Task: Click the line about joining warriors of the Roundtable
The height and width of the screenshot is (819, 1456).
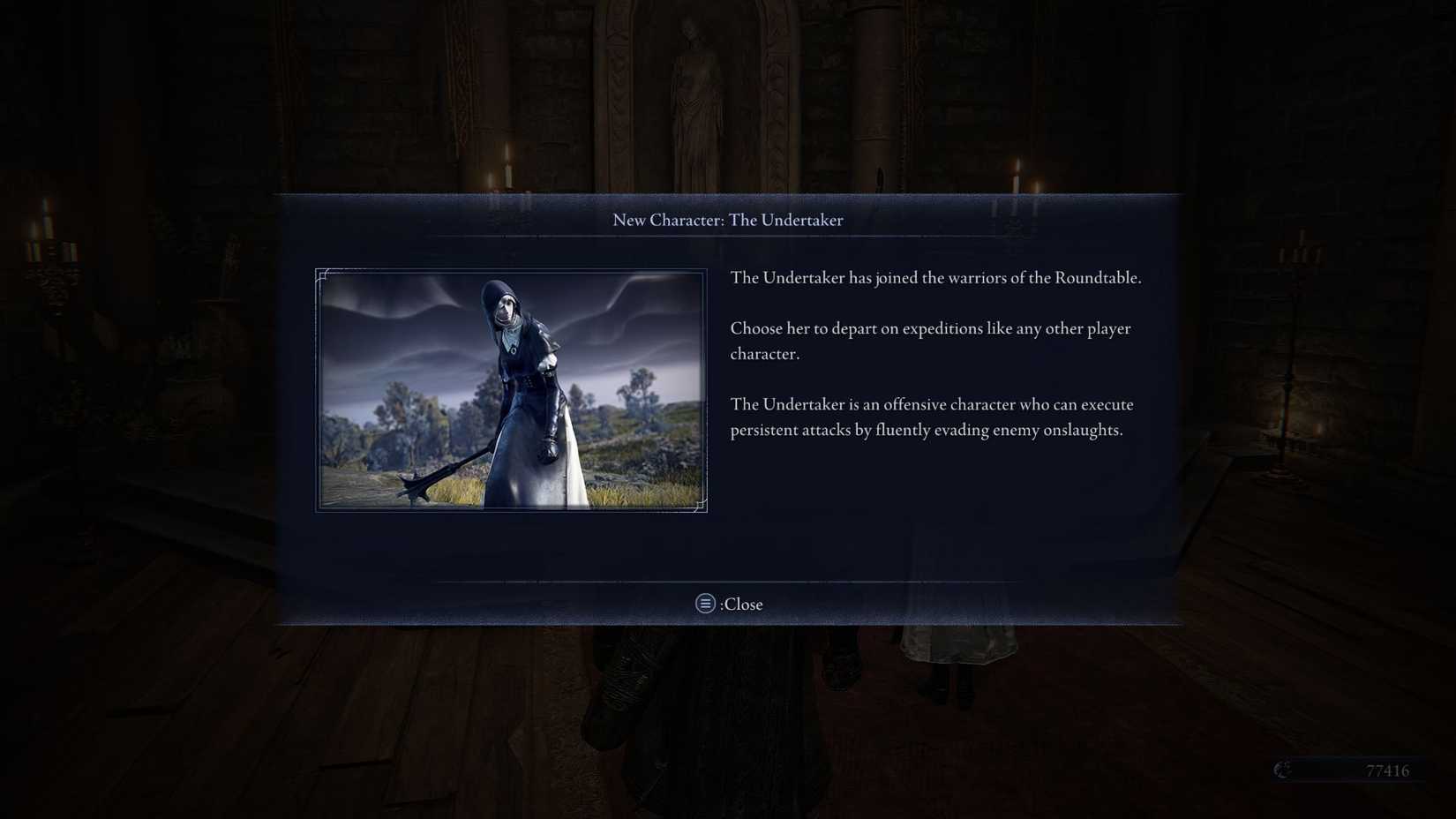Action: 935,277
